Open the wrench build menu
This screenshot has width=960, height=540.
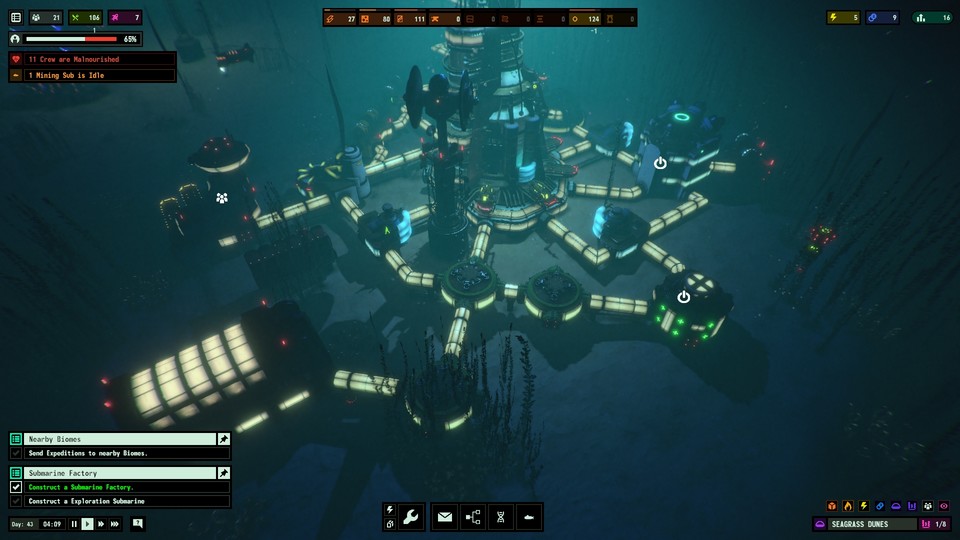410,517
